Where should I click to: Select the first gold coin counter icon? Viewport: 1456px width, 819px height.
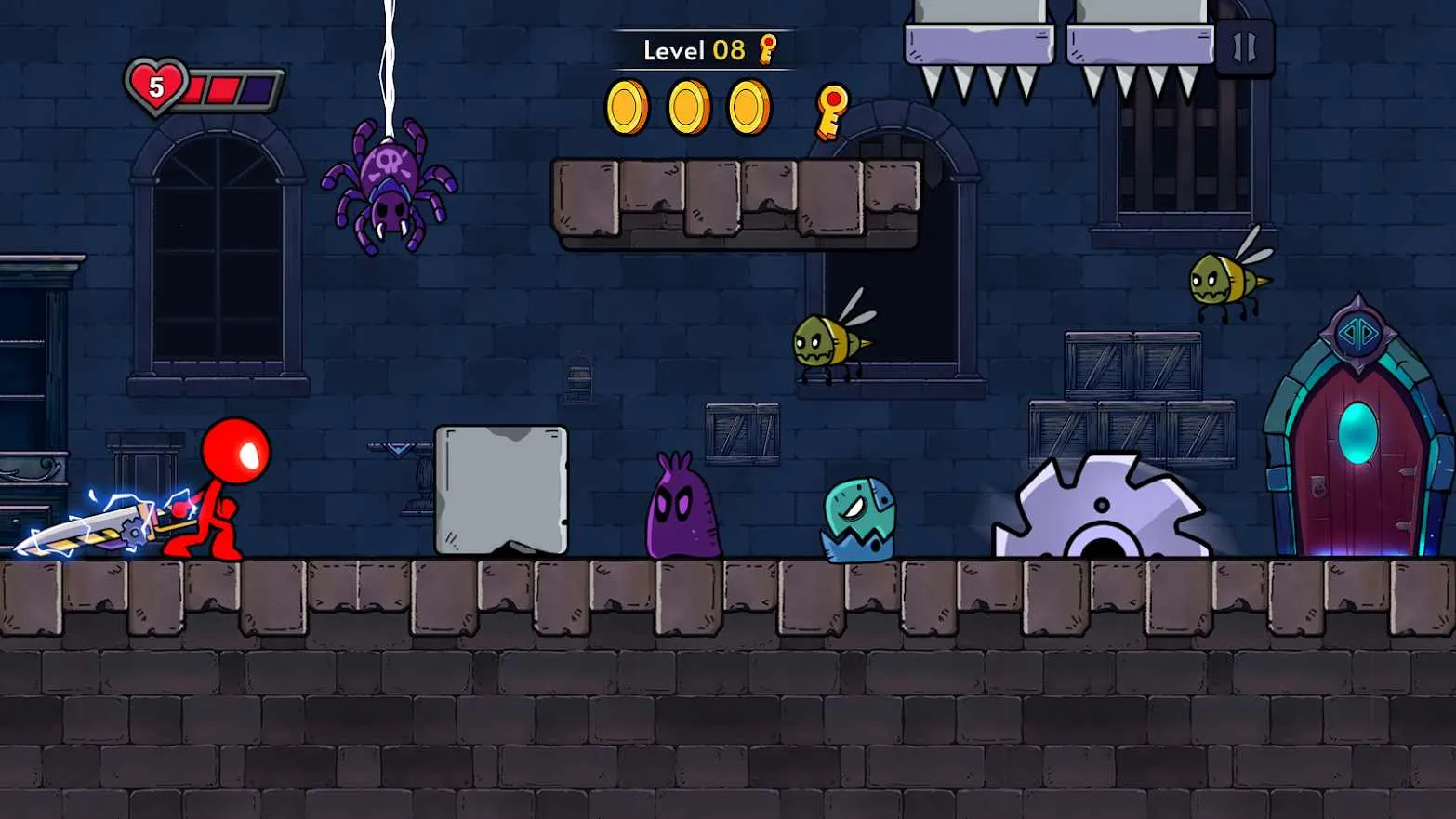point(629,106)
